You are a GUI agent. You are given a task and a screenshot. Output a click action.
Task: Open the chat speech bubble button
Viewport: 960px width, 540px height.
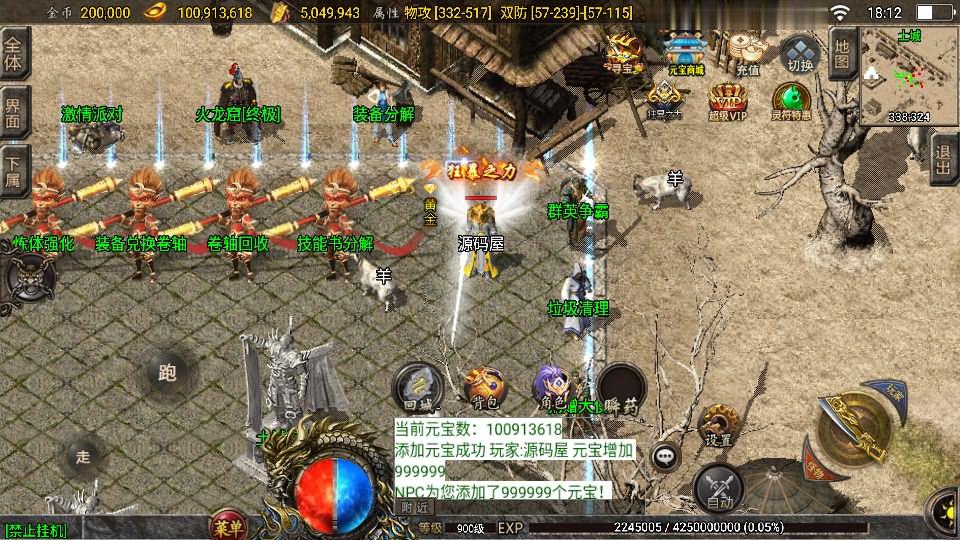click(665, 458)
